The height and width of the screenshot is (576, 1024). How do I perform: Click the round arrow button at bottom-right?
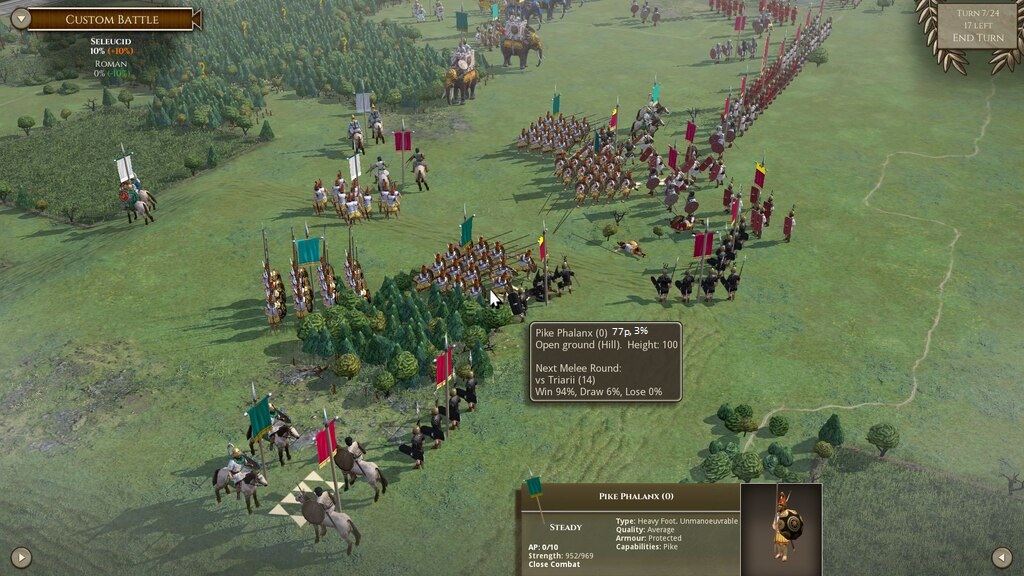tap(1002, 557)
